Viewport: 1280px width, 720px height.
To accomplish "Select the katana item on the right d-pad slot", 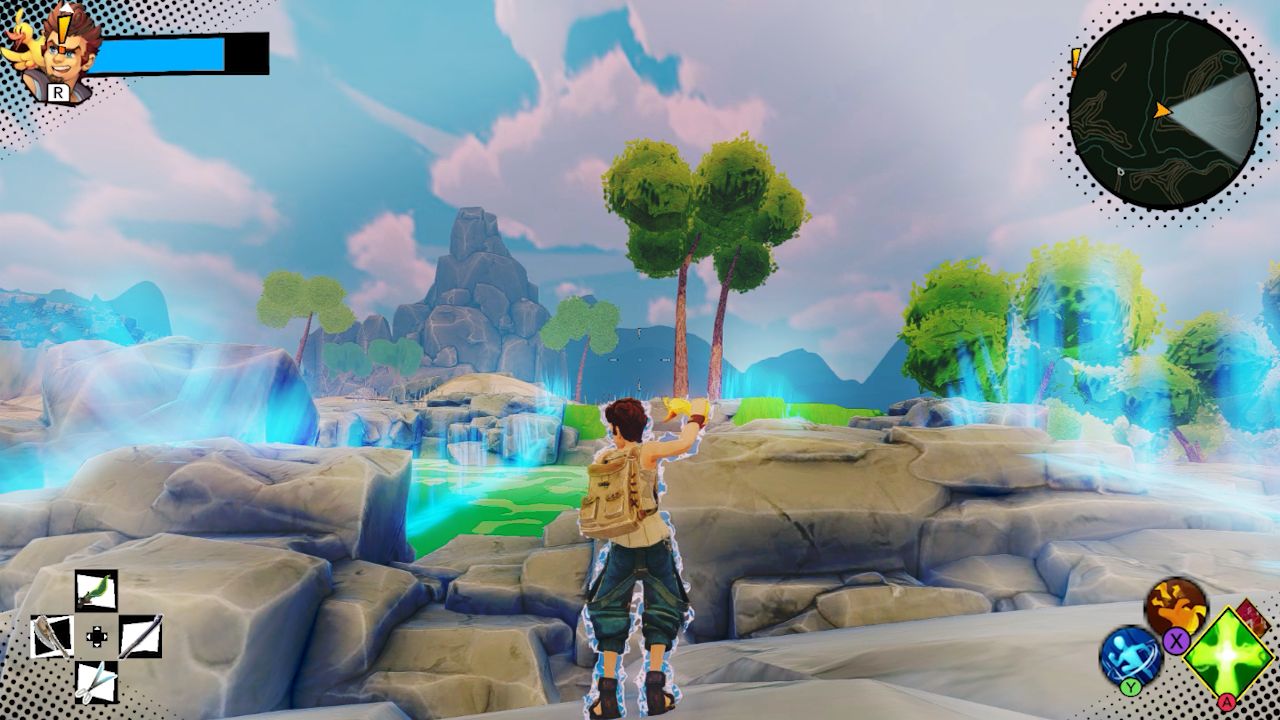I will [141, 636].
